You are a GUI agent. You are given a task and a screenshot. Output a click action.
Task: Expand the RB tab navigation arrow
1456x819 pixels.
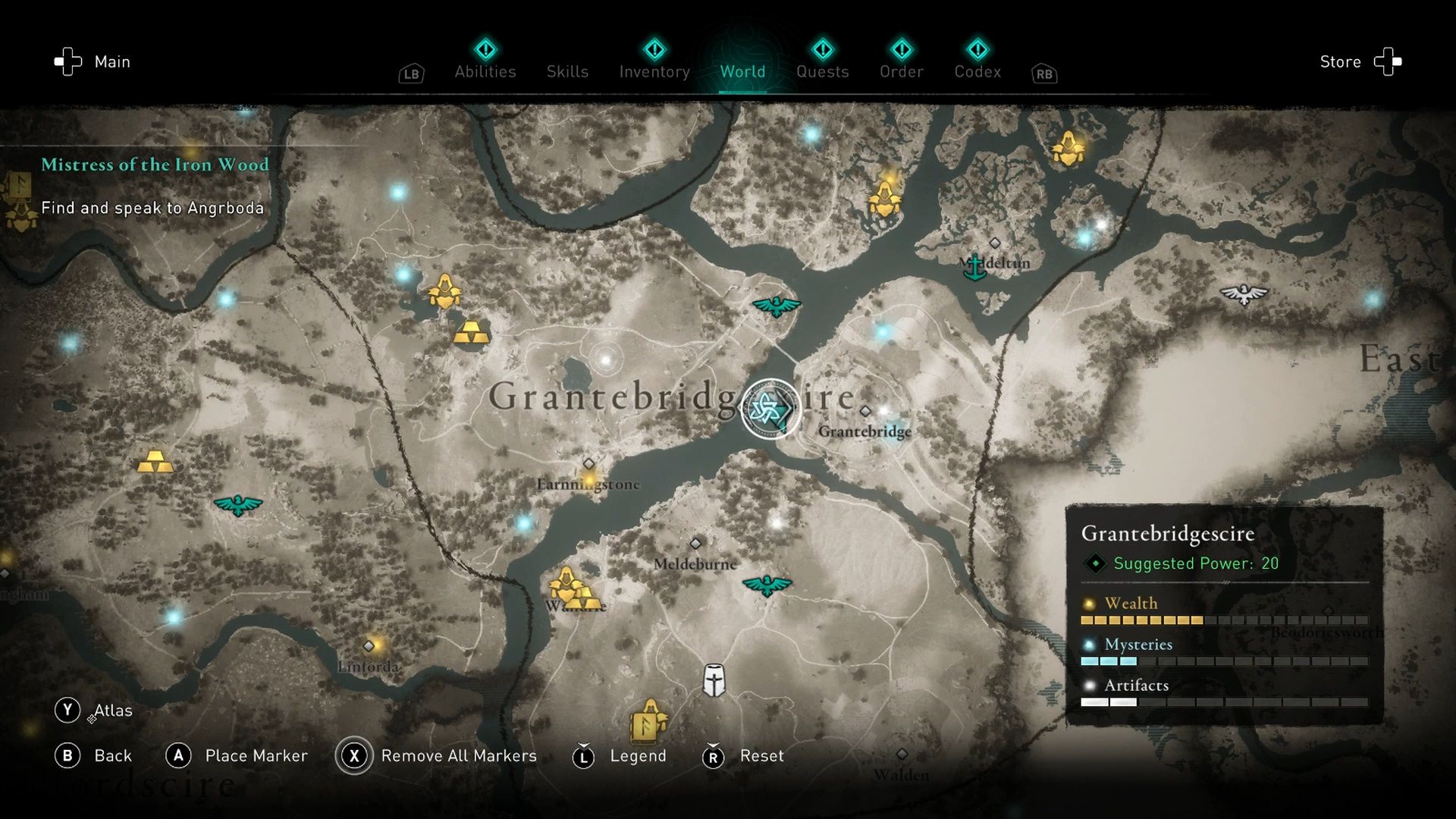point(1043,74)
